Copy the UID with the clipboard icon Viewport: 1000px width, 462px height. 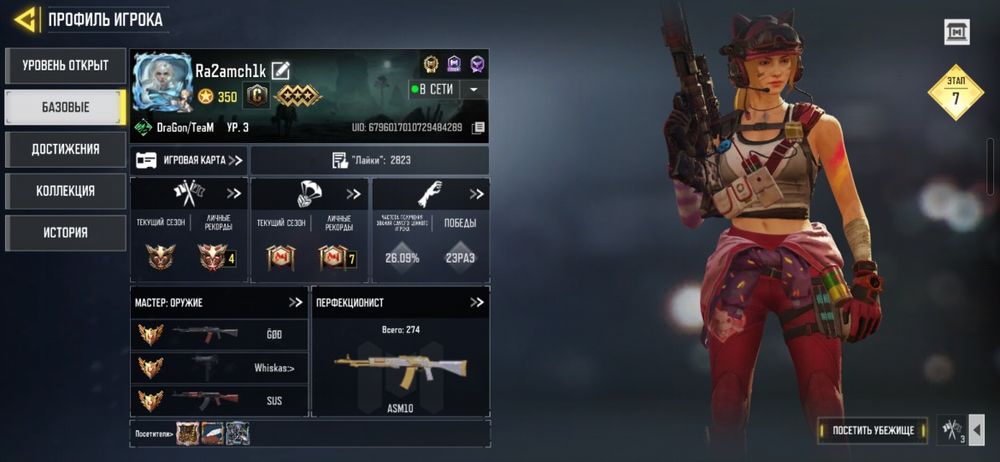tap(479, 128)
